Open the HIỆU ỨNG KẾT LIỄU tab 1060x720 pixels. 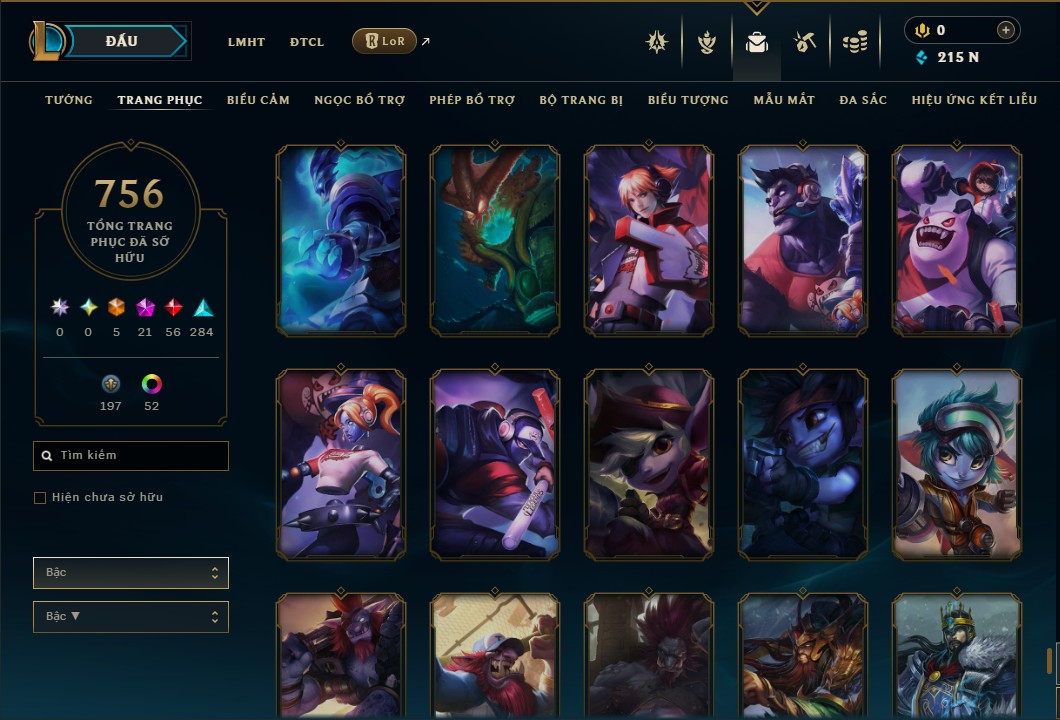[x=974, y=100]
